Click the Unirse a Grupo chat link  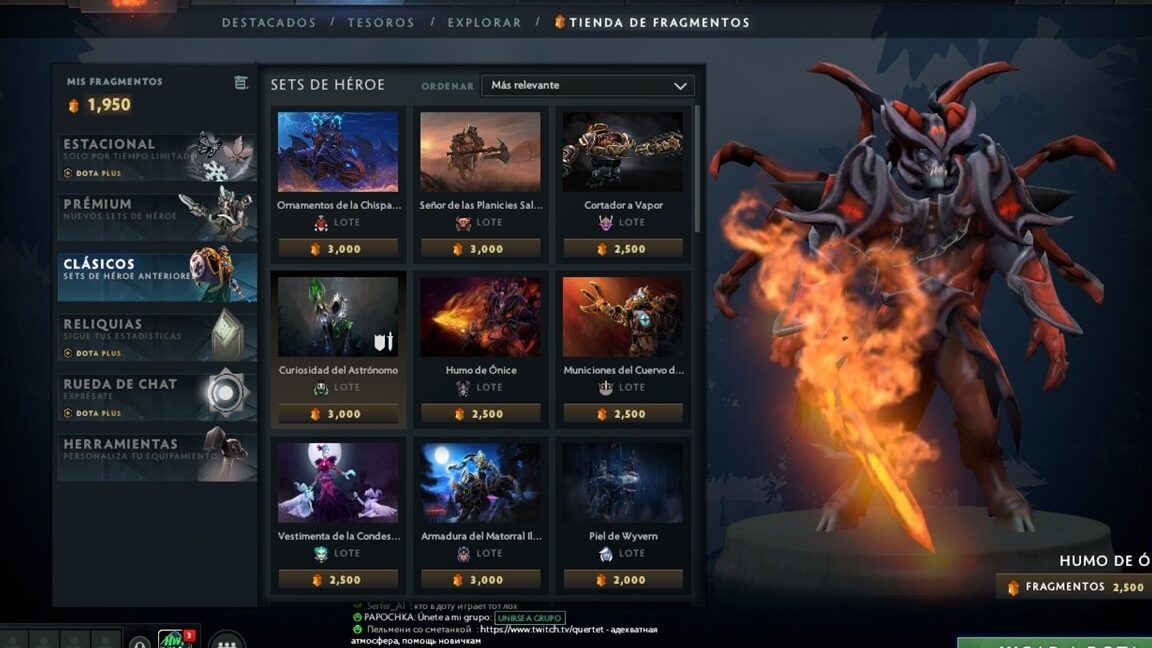[529, 618]
